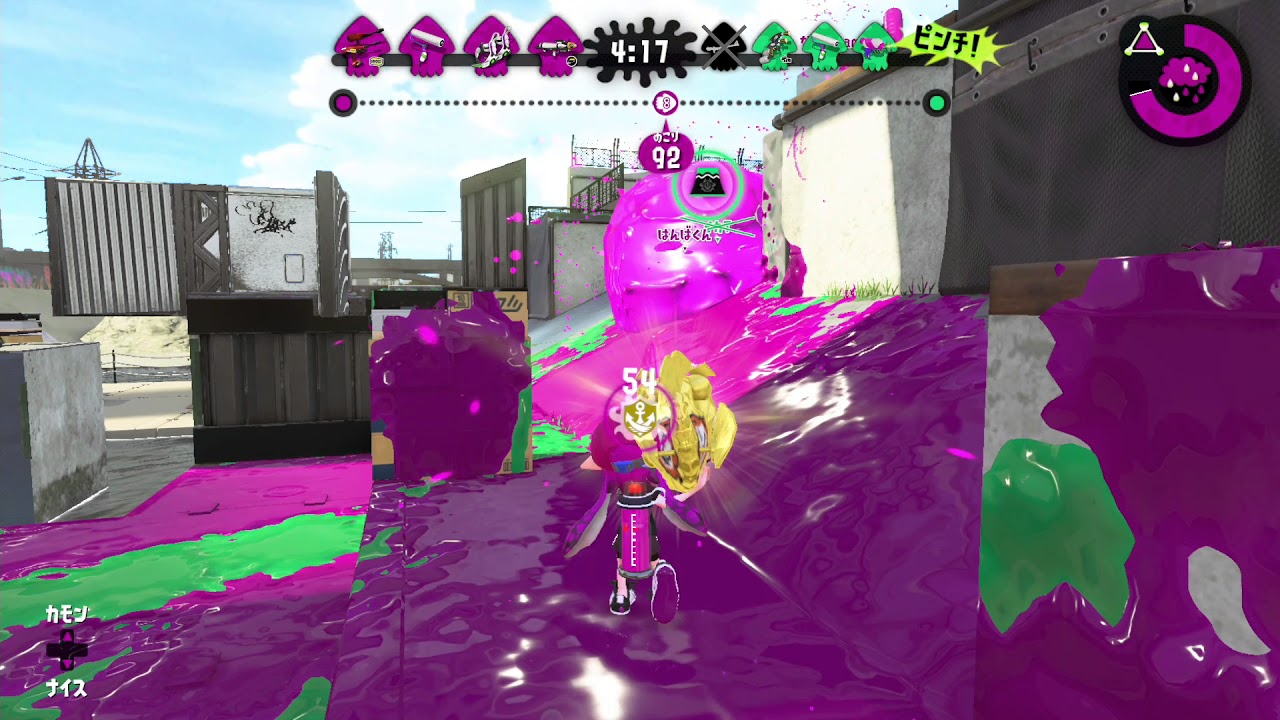The height and width of the screenshot is (720, 1280).
Task: Expand the green goal endpoint on the progress bar
Action: pos(936,103)
